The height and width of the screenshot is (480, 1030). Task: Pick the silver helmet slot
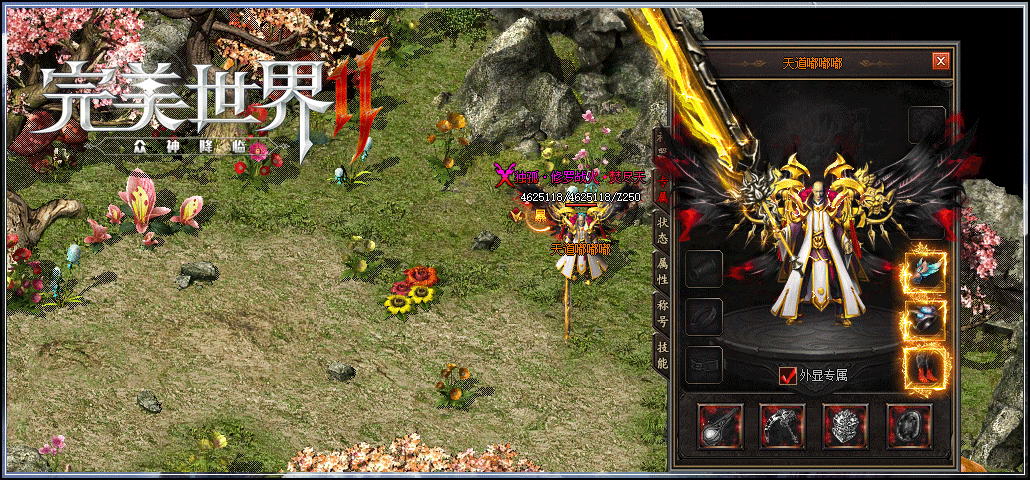(845, 425)
